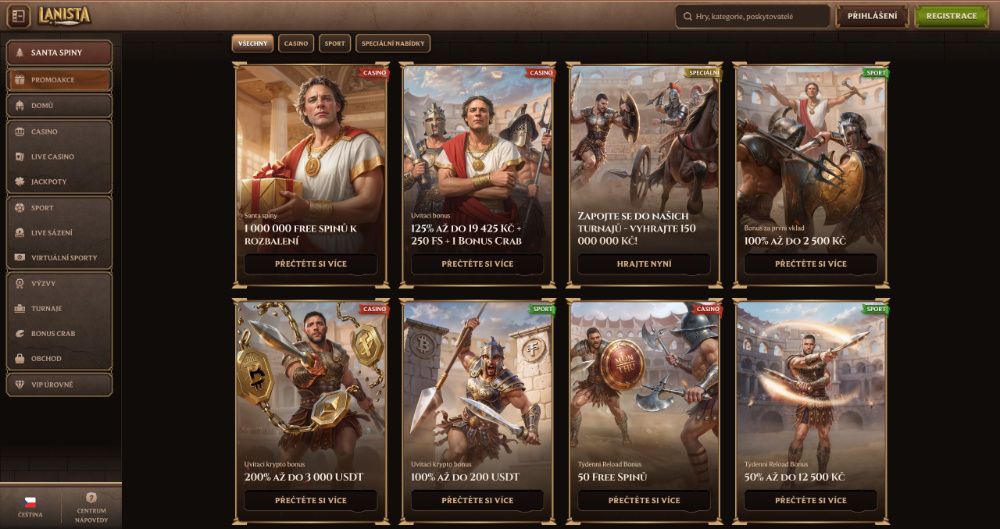Open the Live Casino section
The width and height of the screenshot is (1000, 529).
point(59,157)
